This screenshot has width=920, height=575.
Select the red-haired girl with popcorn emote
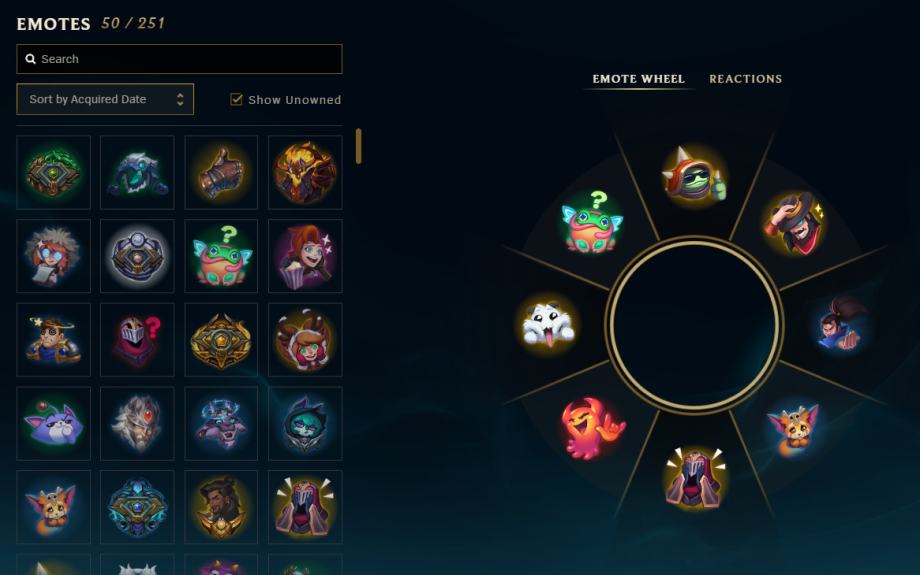305,256
